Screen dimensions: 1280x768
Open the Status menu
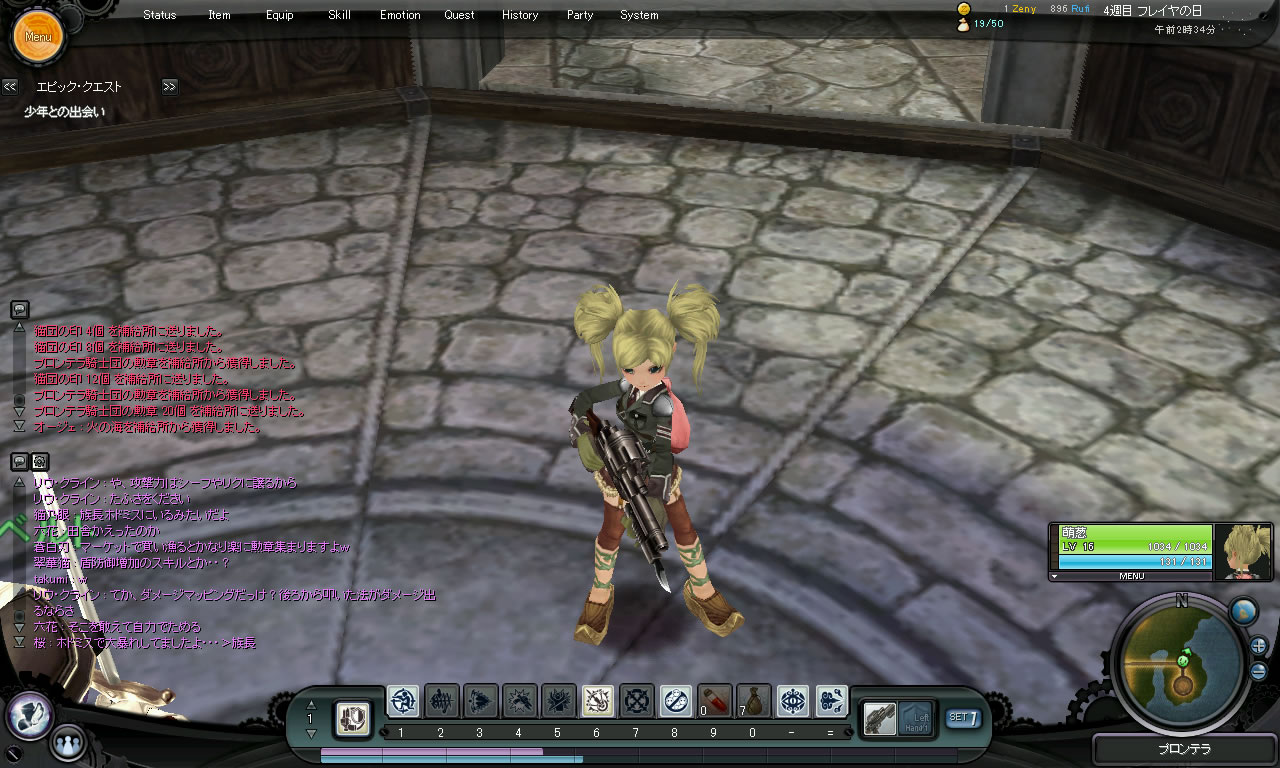[x=159, y=15]
